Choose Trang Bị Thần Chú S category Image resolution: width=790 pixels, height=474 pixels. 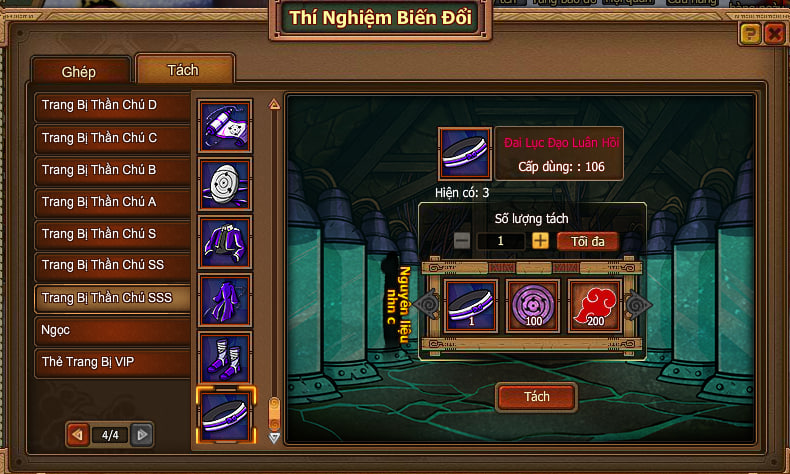(x=110, y=234)
